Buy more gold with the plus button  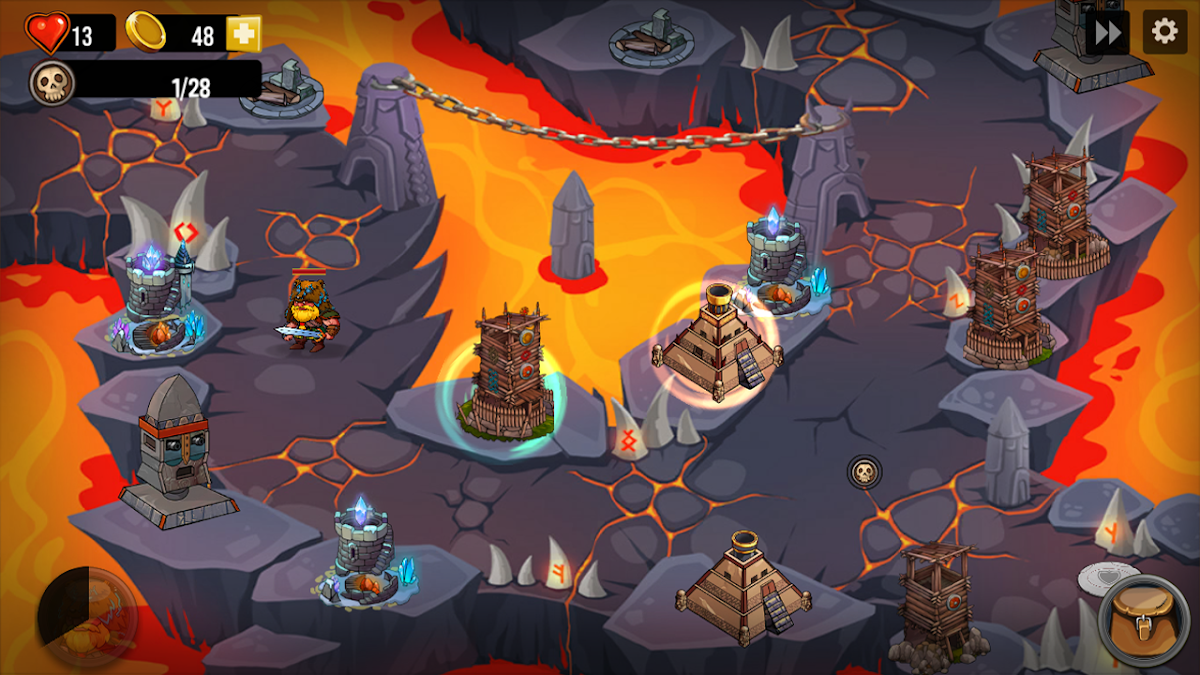coord(243,35)
